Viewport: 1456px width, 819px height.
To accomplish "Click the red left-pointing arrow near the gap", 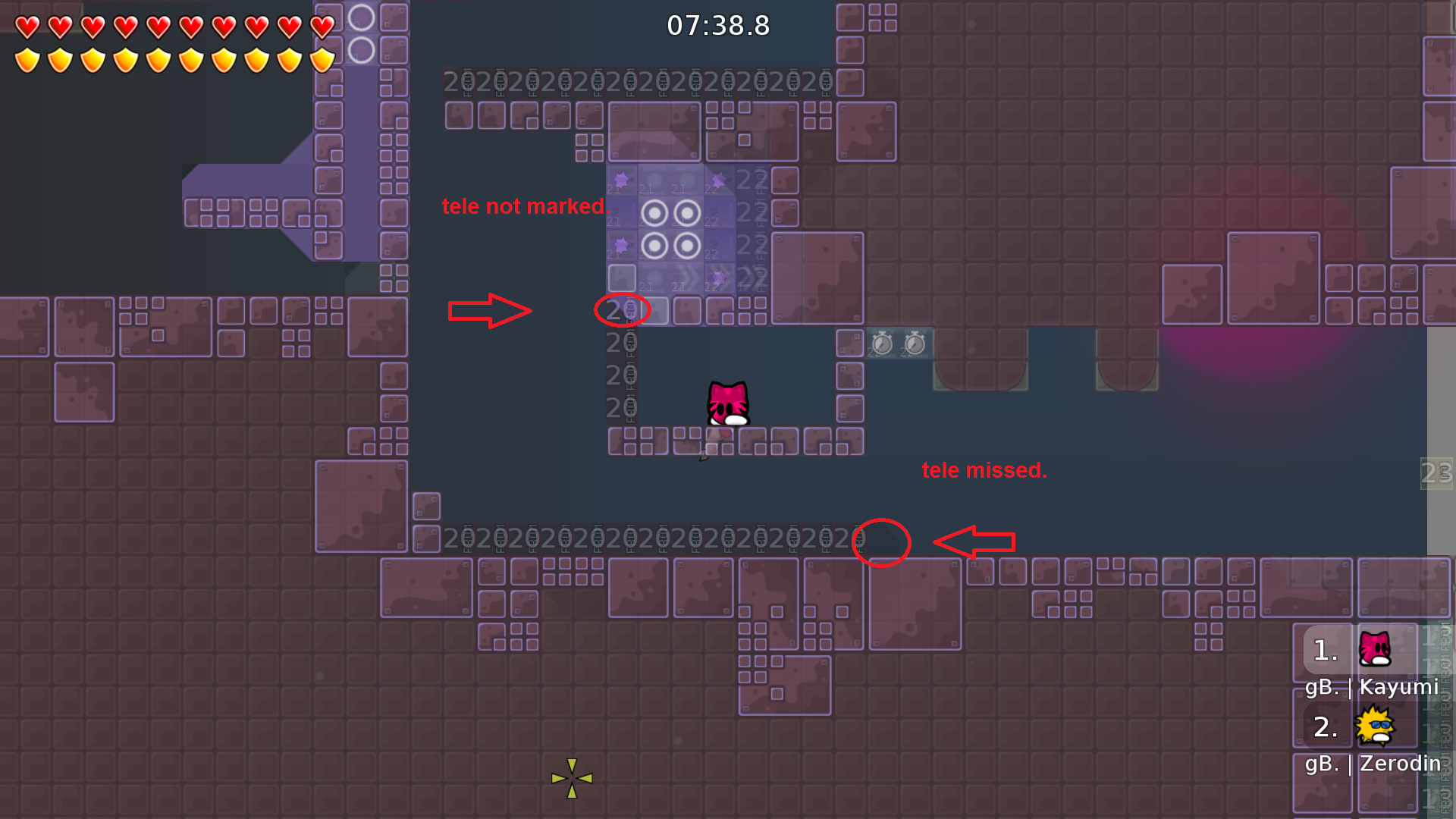I will point(976,542).
